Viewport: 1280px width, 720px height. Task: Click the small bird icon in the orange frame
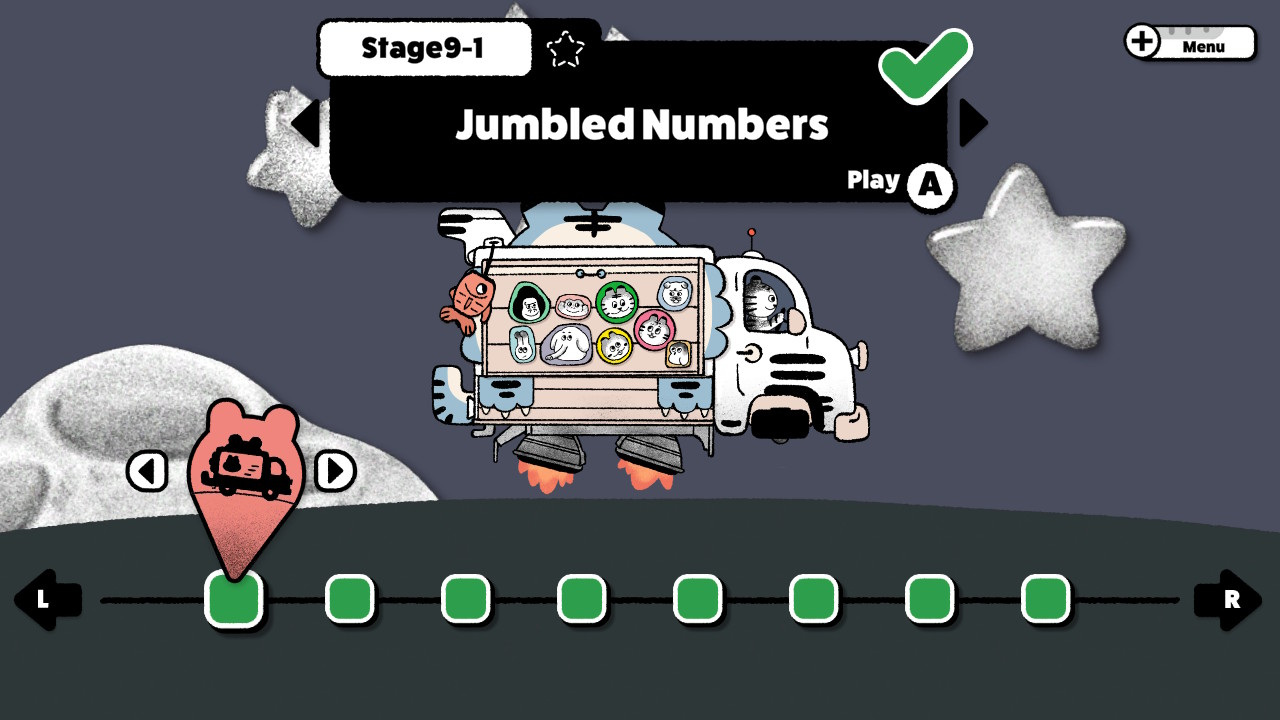coord(678,353)
